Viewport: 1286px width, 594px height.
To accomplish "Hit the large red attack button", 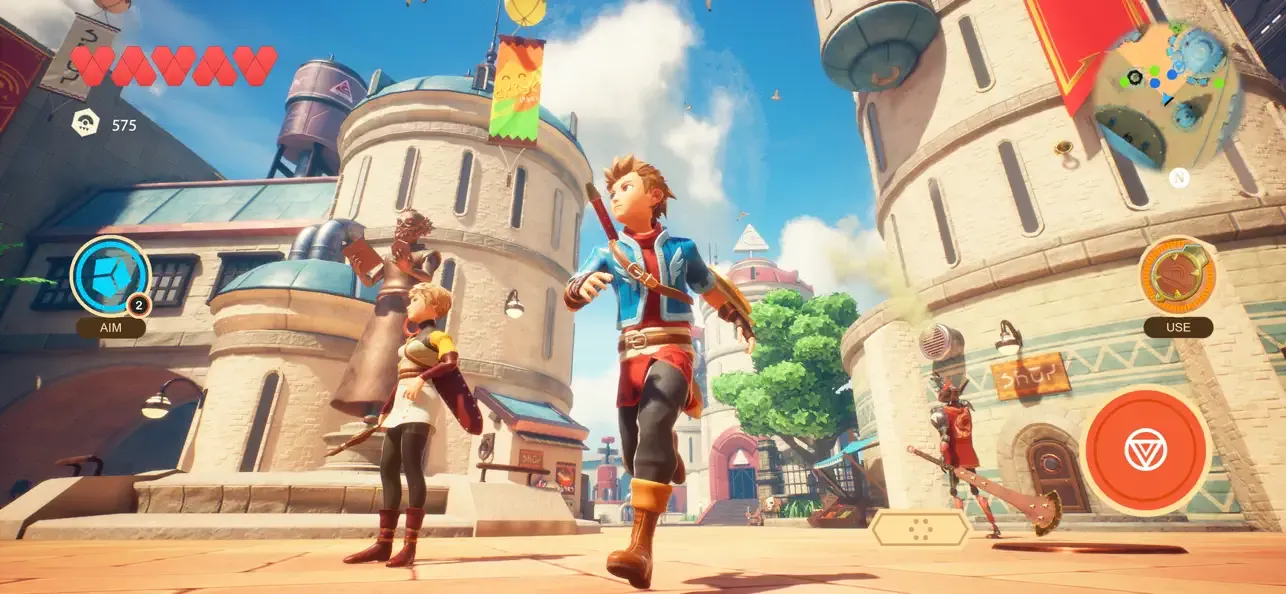I will tap(1145, 450).
